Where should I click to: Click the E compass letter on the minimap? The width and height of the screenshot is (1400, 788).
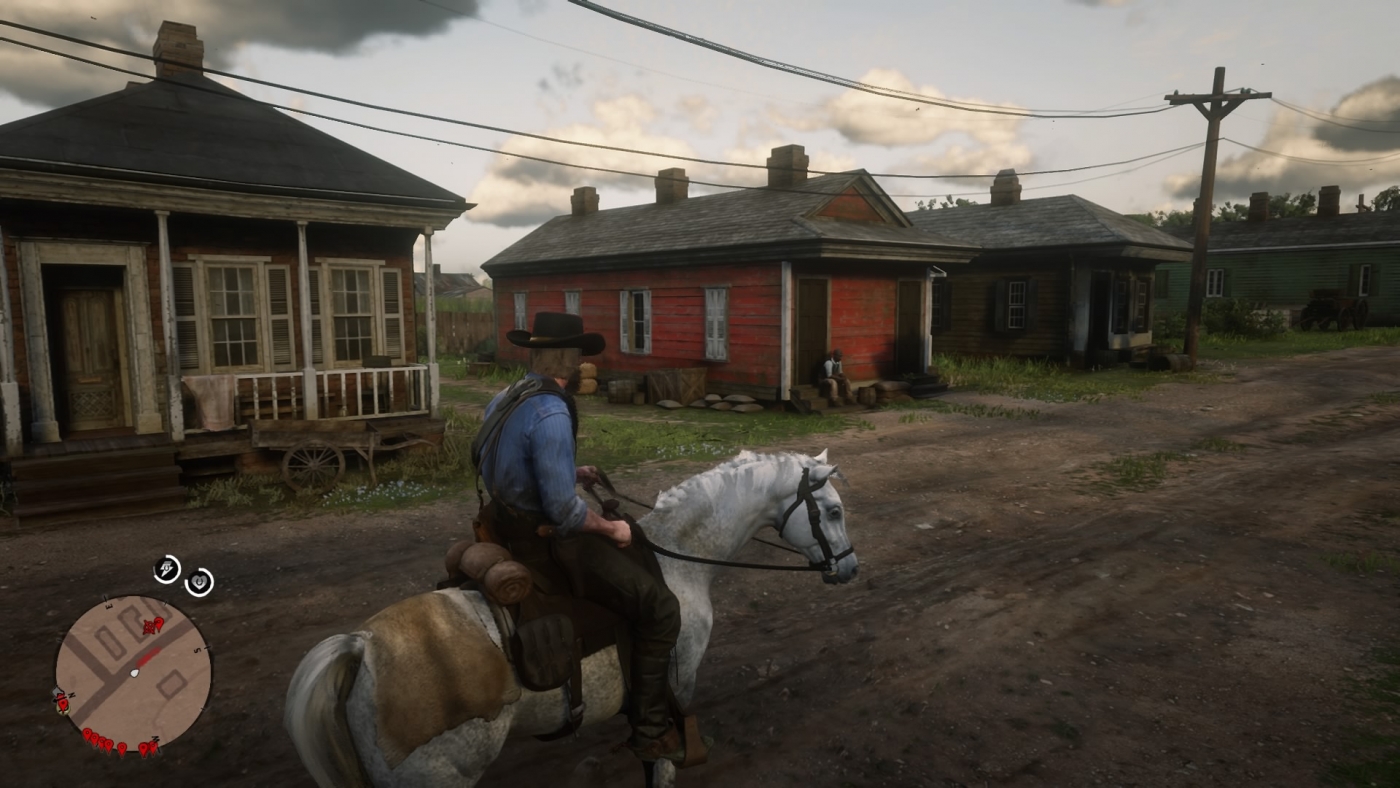point(108,606)
